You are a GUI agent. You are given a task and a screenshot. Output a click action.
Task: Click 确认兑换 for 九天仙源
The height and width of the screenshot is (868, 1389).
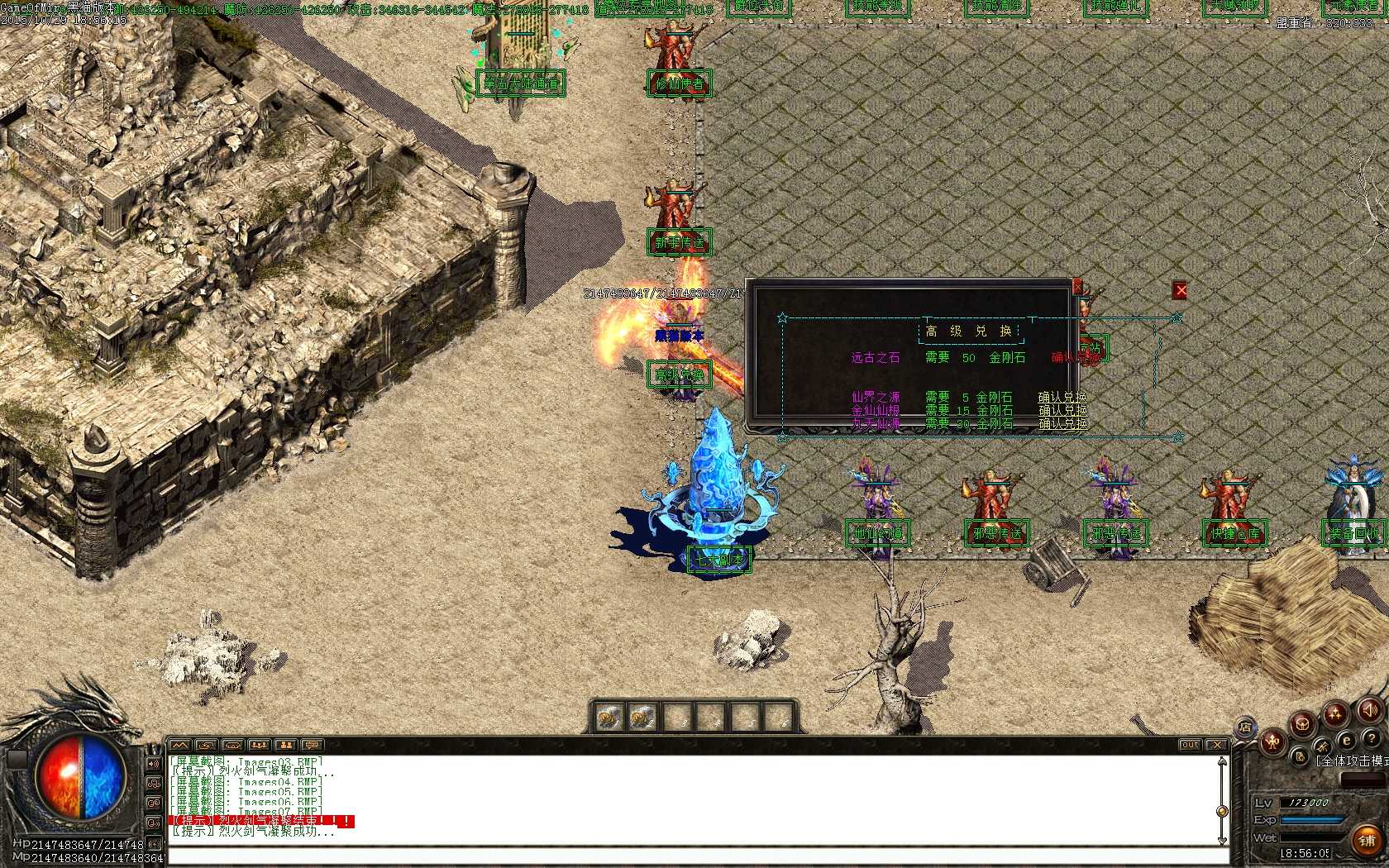point(1061,422)
